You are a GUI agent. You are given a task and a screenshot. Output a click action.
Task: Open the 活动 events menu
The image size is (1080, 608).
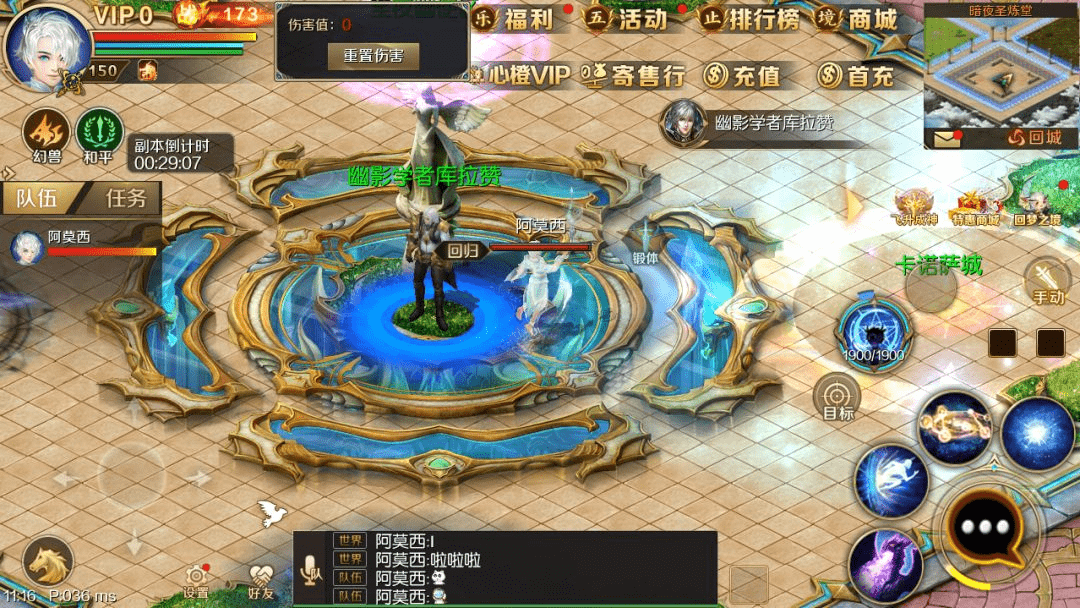pos(628,20)
